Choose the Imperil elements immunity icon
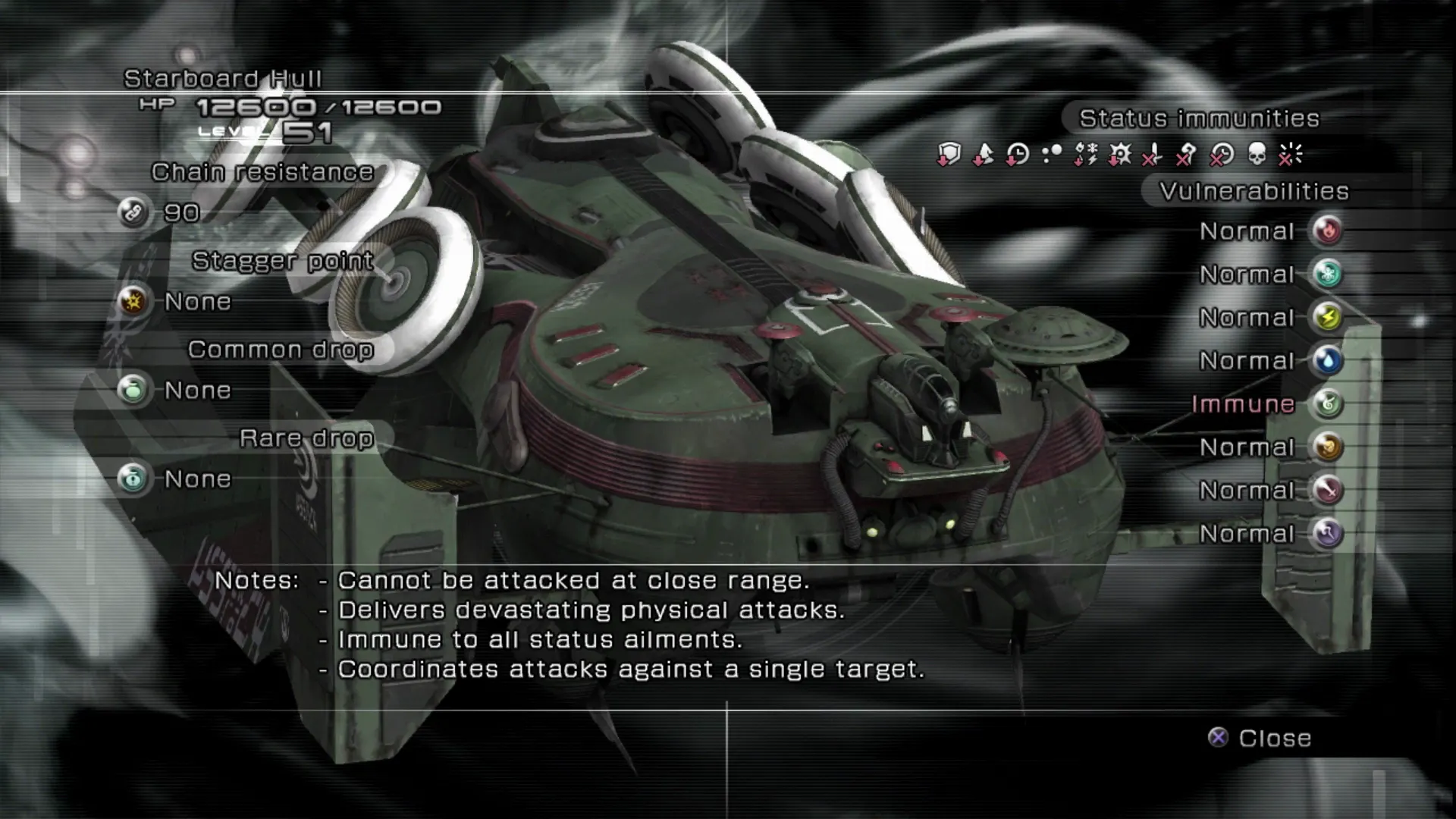This screenshot has width=1456, height=819. [1086, 155]
